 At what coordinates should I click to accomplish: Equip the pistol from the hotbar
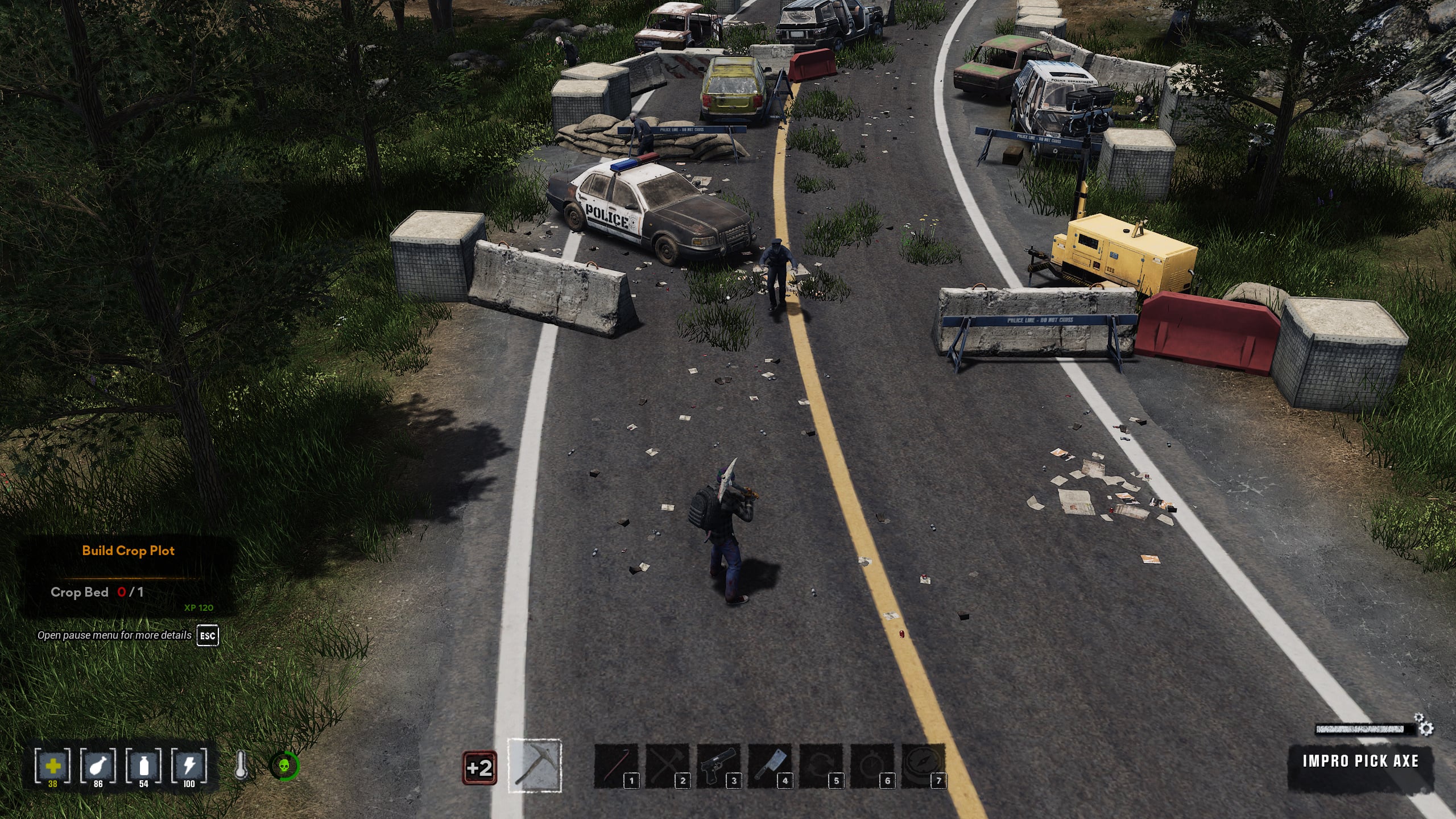click(x=718, y=766)
